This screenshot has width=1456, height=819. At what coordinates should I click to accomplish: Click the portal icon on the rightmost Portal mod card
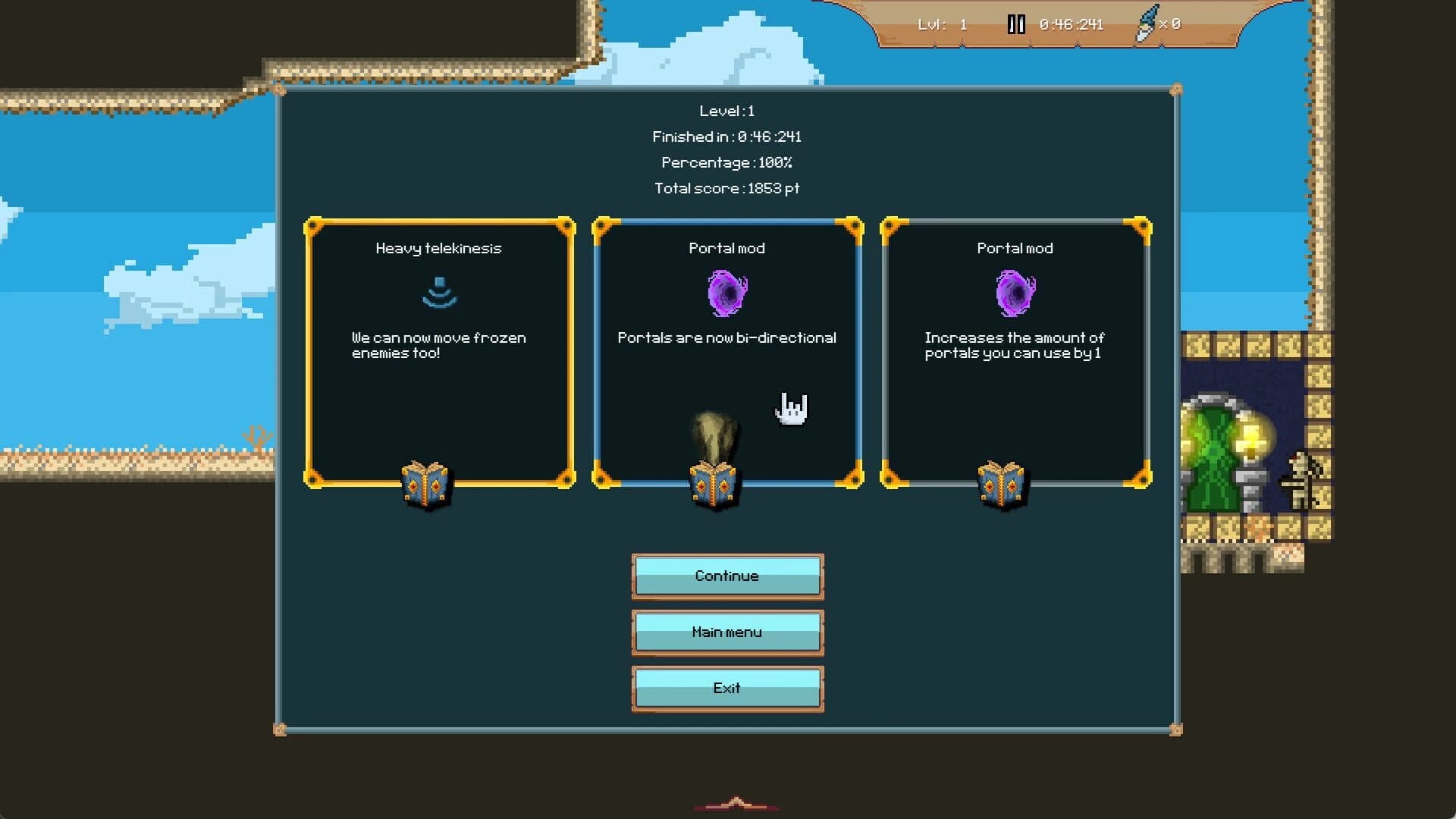tap(1015, 294)
